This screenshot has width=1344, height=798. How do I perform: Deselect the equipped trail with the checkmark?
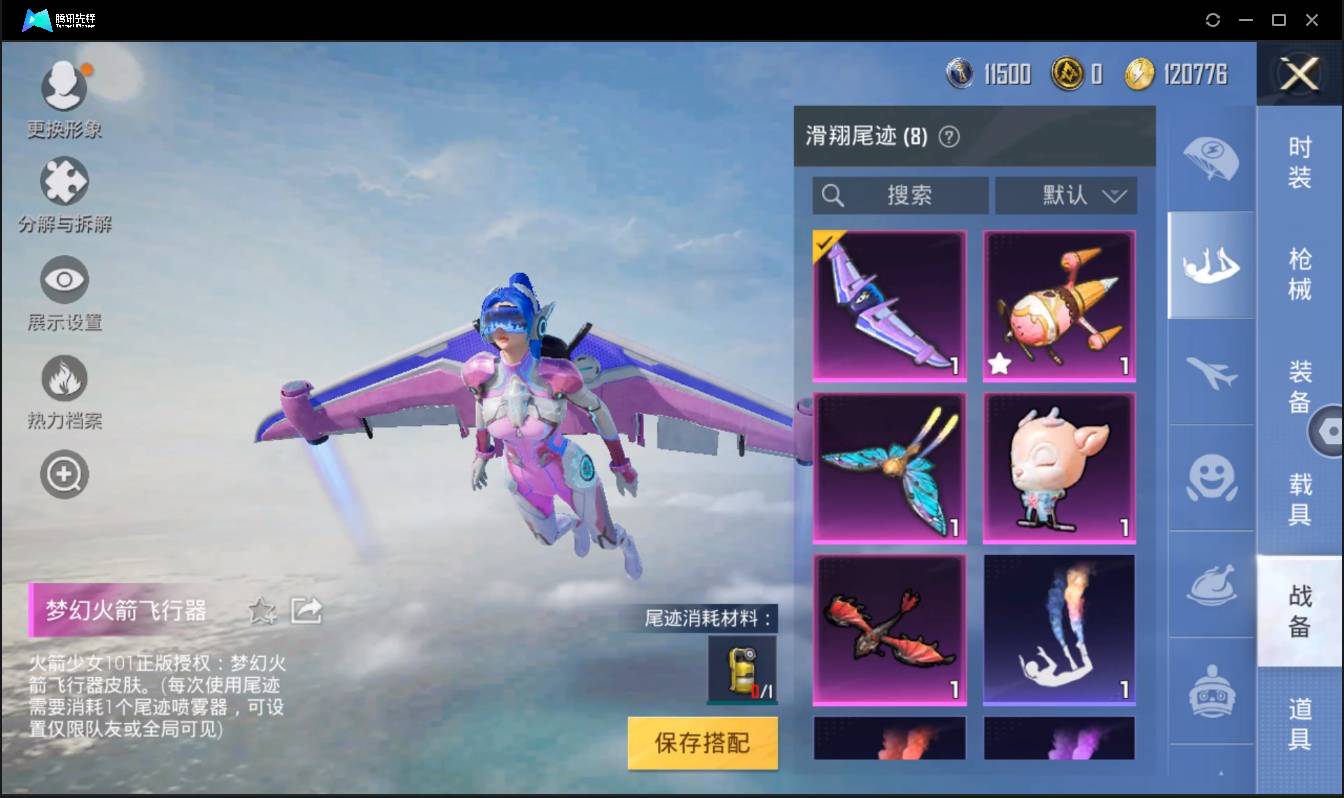(889, 305)
